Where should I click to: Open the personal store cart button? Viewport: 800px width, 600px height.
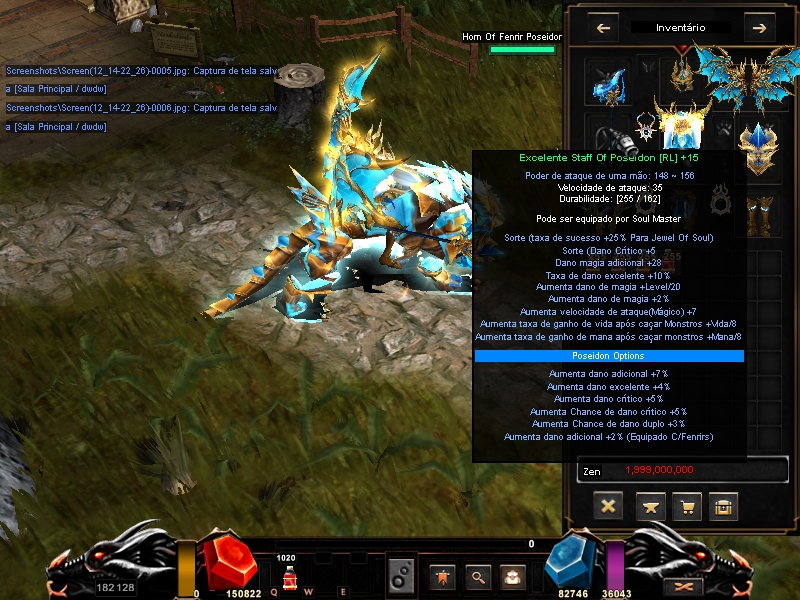pyautogui.click(x=686, y=506)
